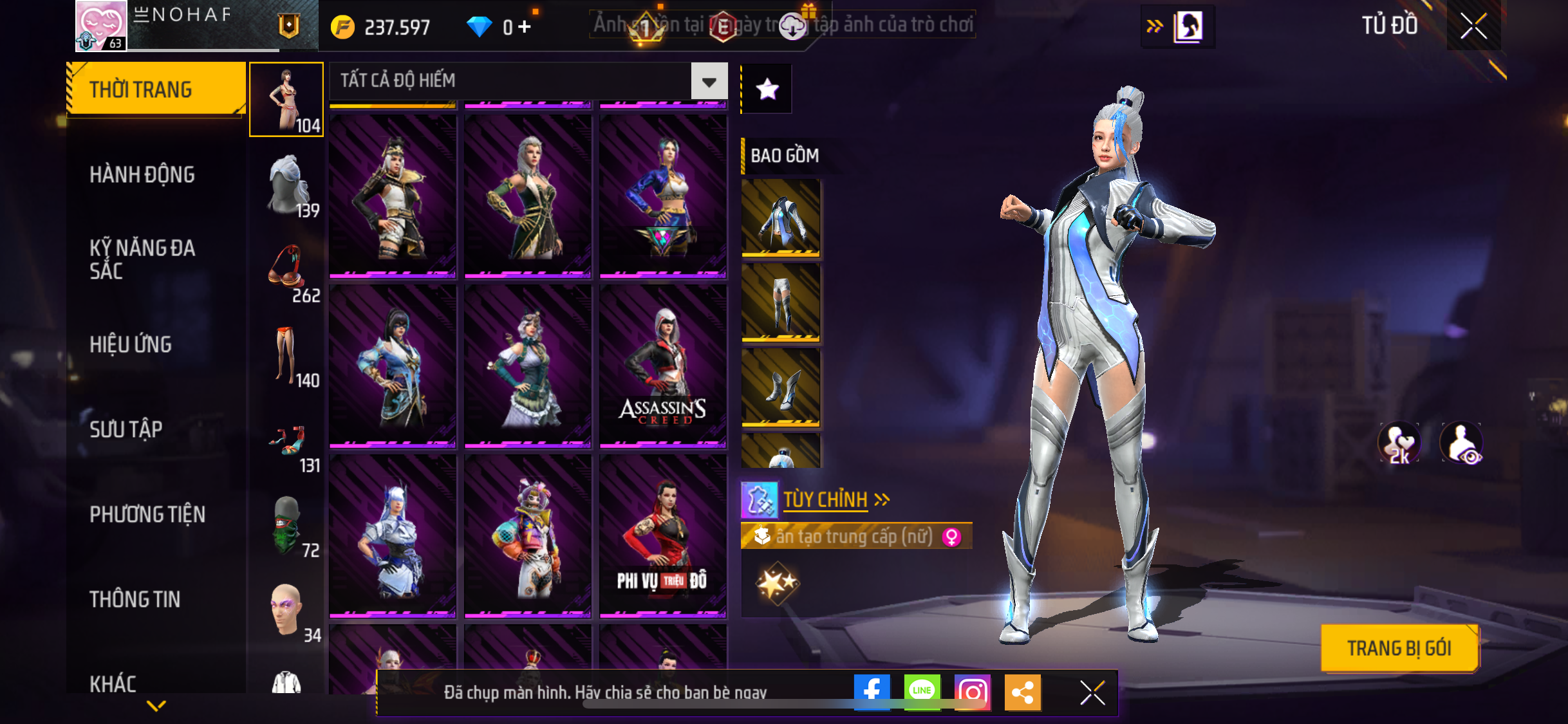
Task: Toggle the star favorites filter
Action: (767, 89)
